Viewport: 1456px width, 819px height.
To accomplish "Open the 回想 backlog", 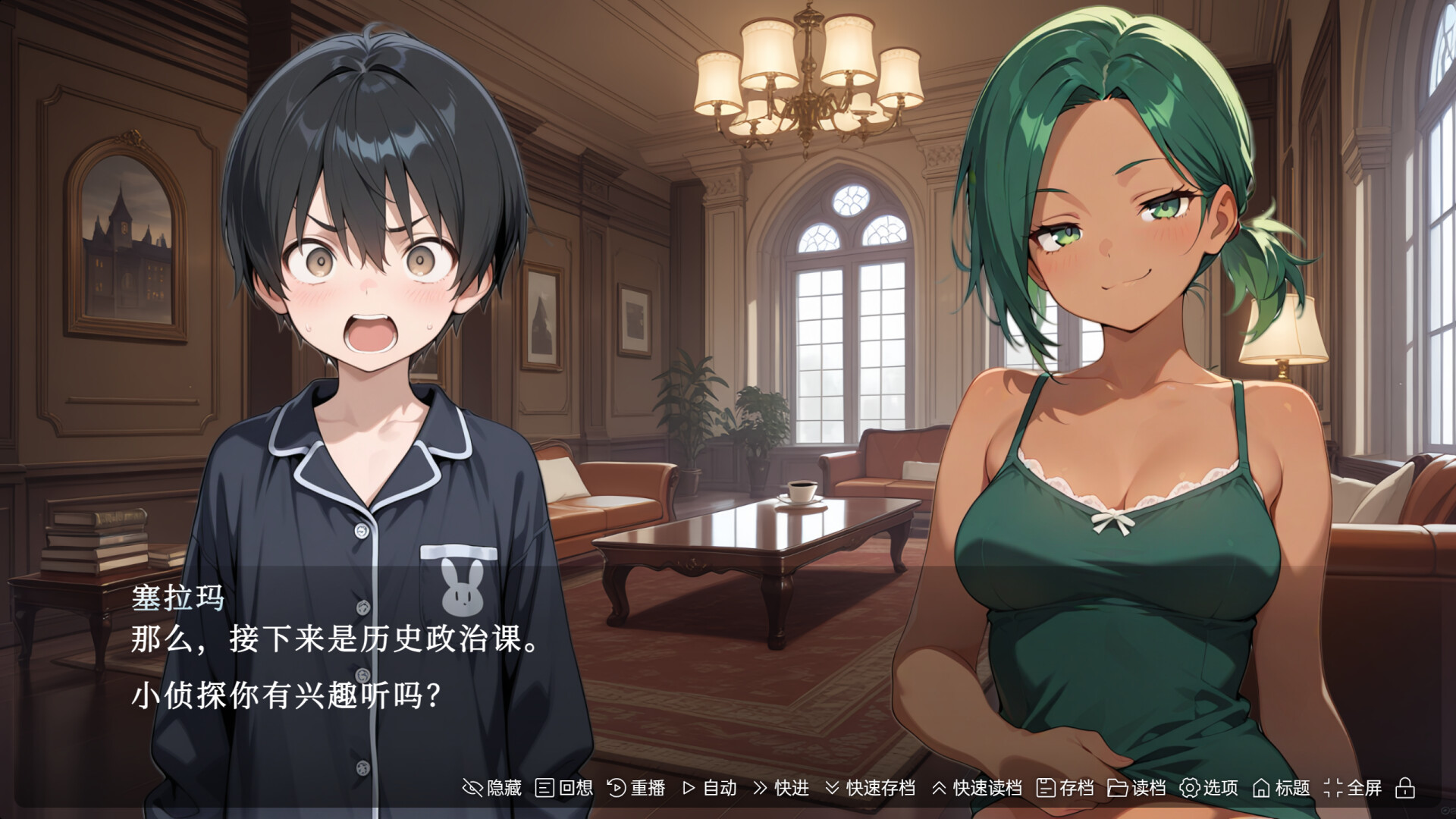I will 564,788.
